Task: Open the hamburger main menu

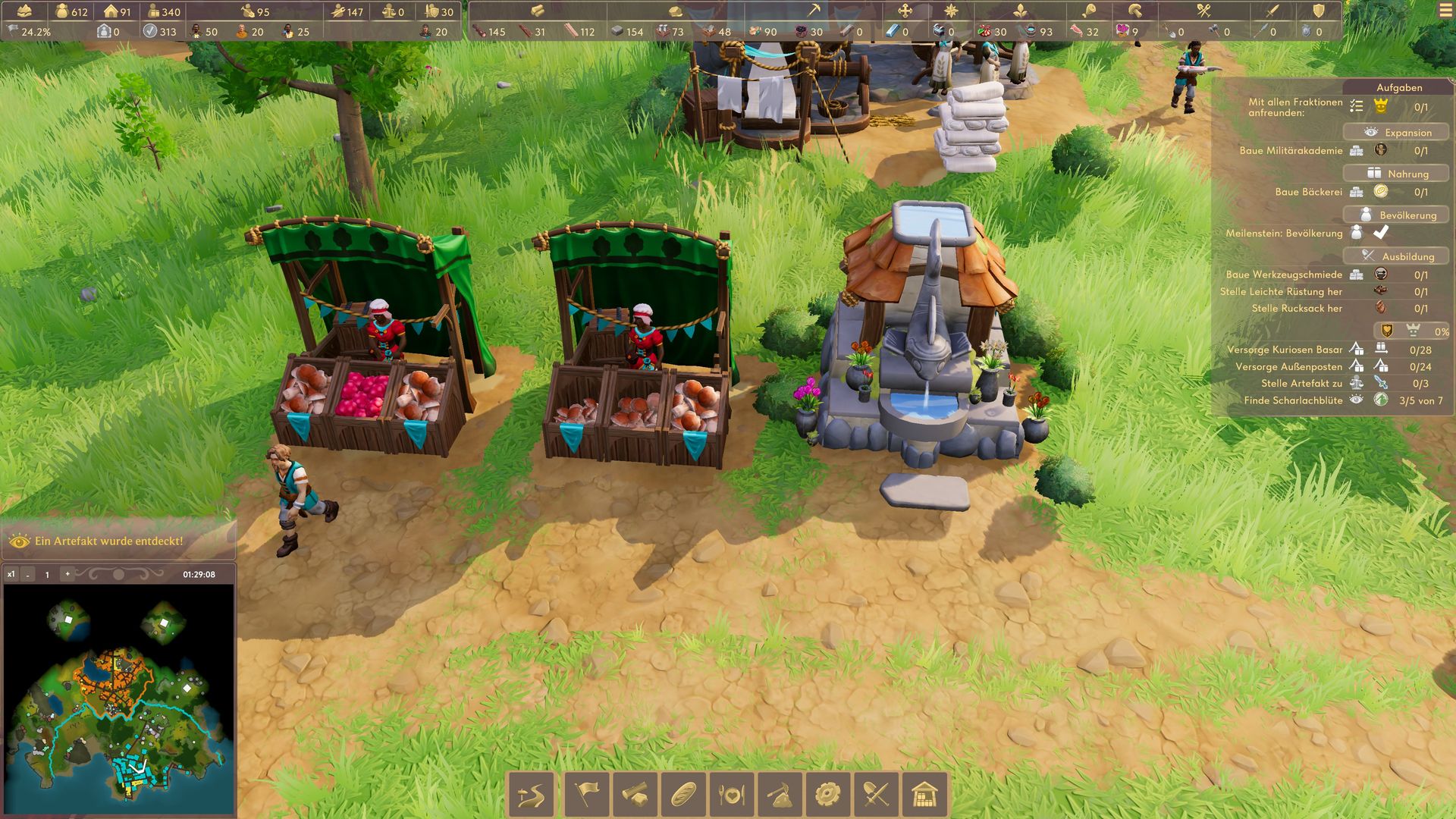Action: pyautogui.click(x=1443, y=11)
